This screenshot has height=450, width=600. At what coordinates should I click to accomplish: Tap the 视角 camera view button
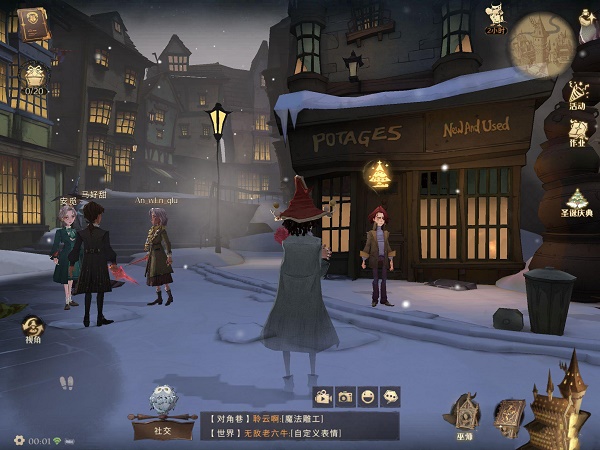click(33, 329)
